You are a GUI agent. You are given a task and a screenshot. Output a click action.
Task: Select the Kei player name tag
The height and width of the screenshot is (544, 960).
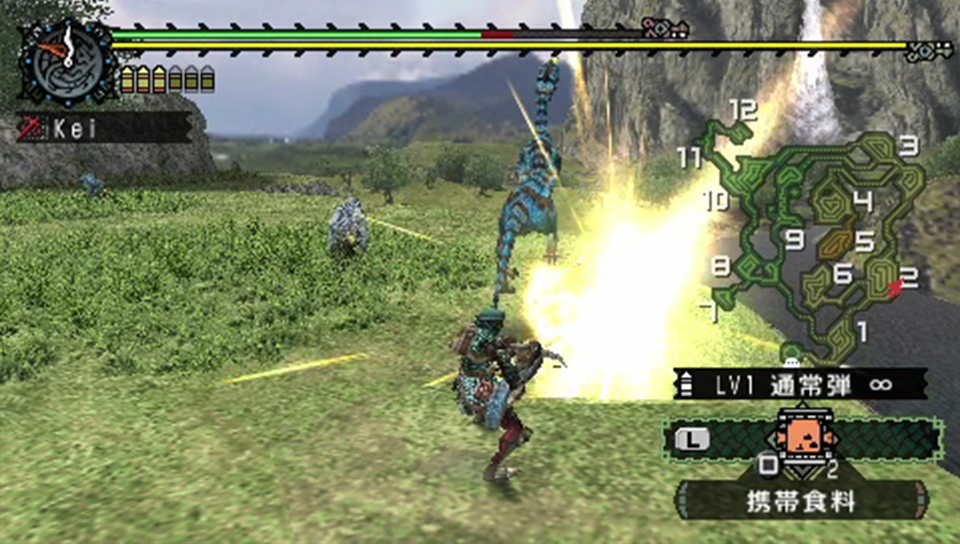[x=105, y=128]
